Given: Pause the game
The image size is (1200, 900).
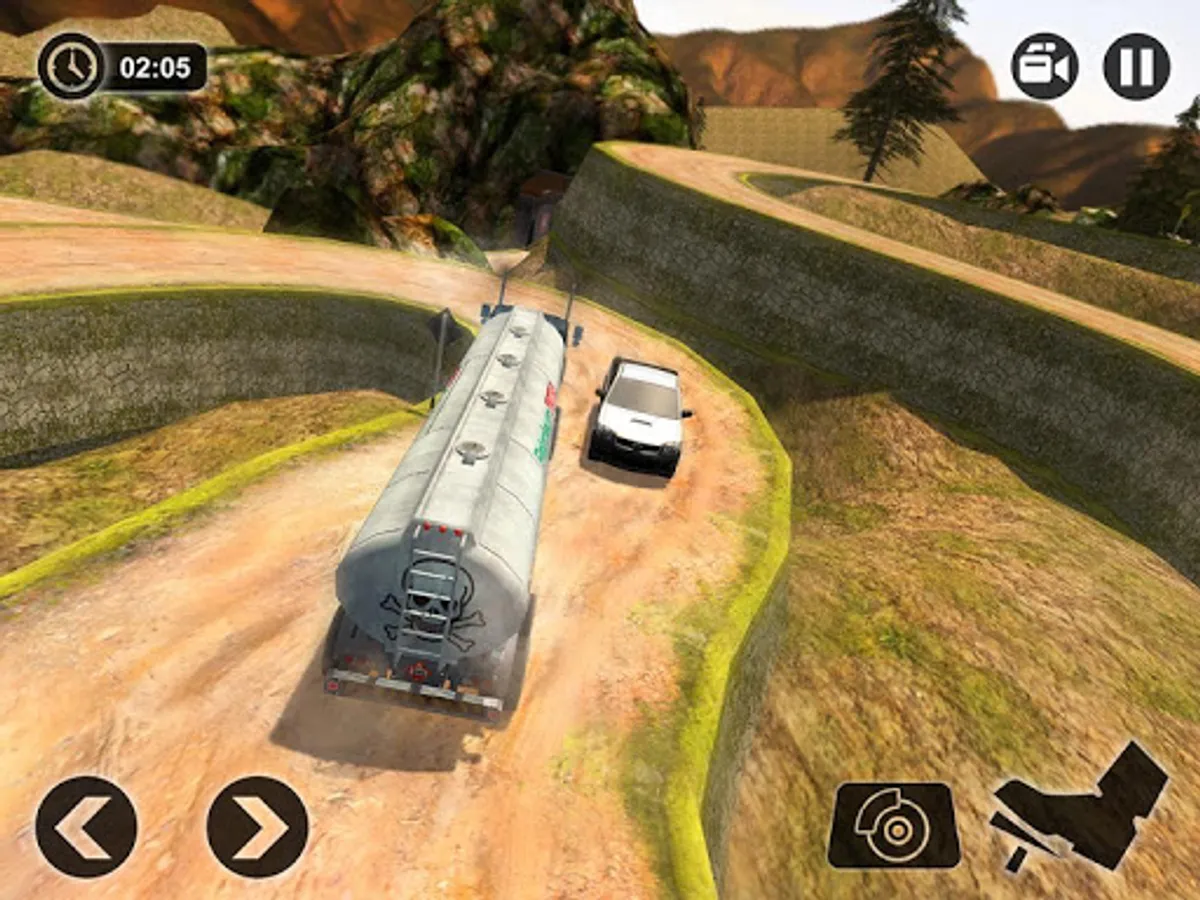Looking at the screenshot, I should click(x=1136, y=66).
